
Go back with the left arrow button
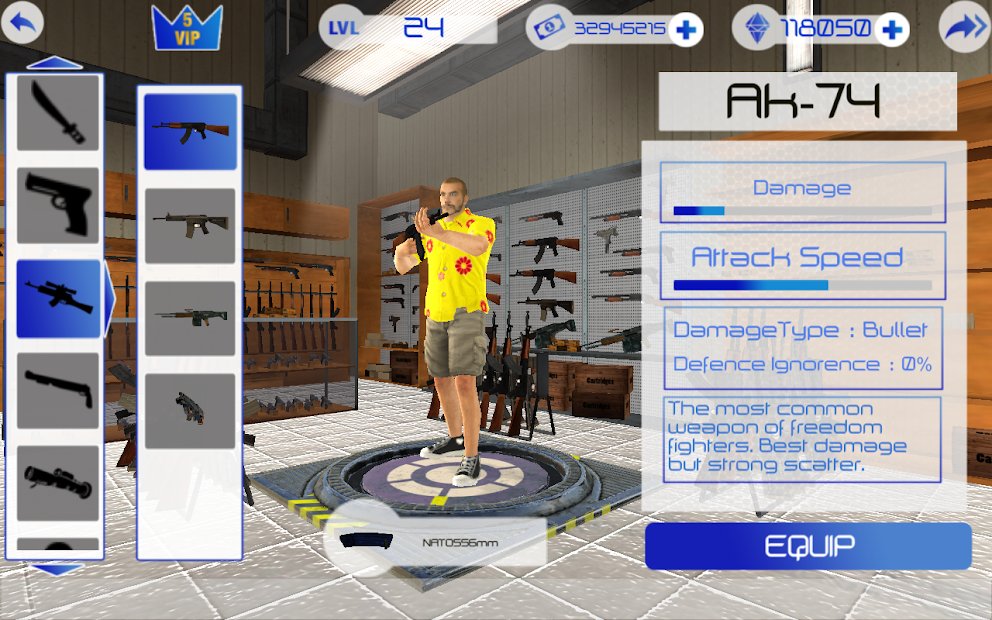click(22, 24)
